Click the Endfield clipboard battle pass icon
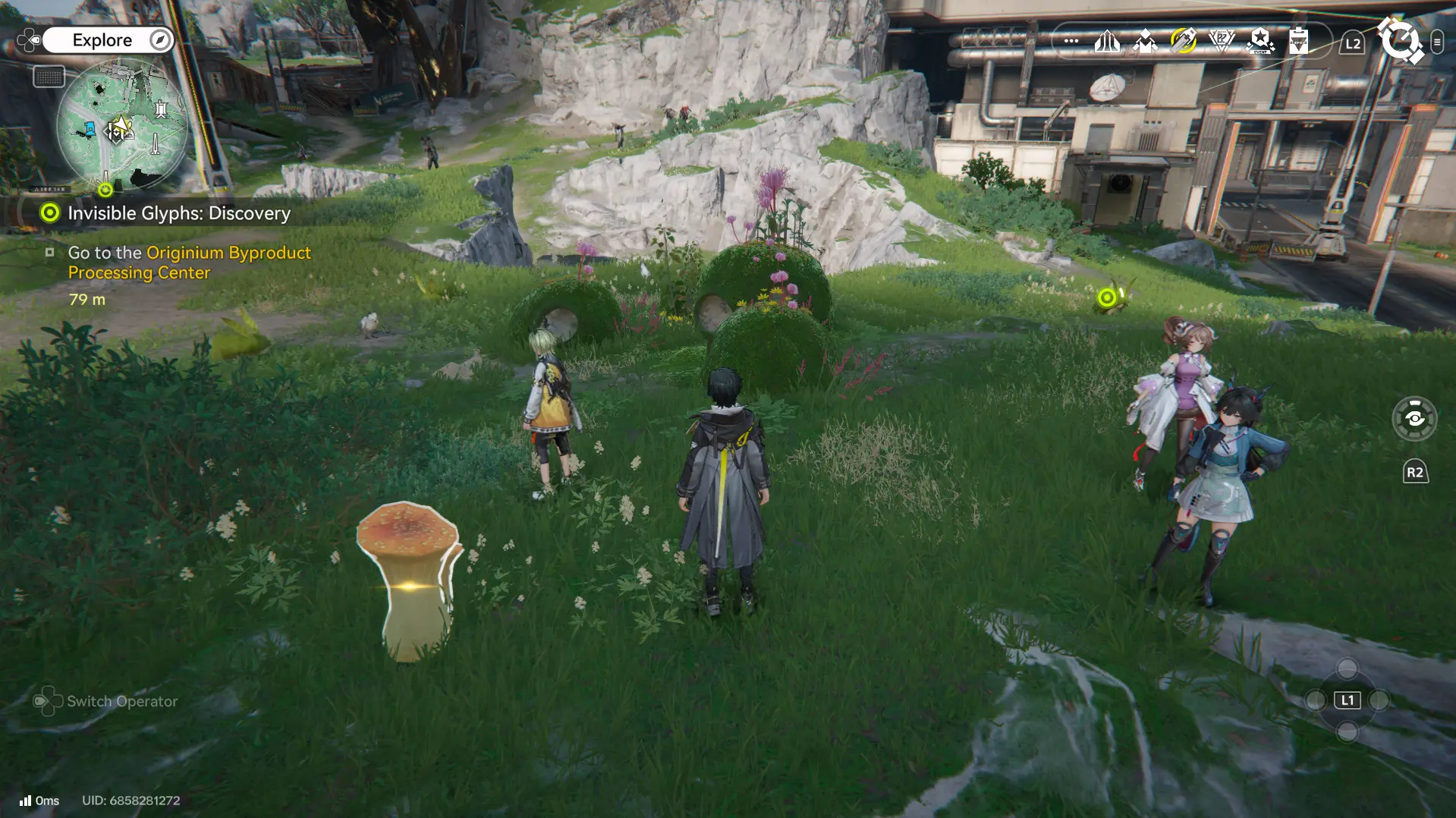The width and height of the screenshot is (1456, 818). (1299, 42)
